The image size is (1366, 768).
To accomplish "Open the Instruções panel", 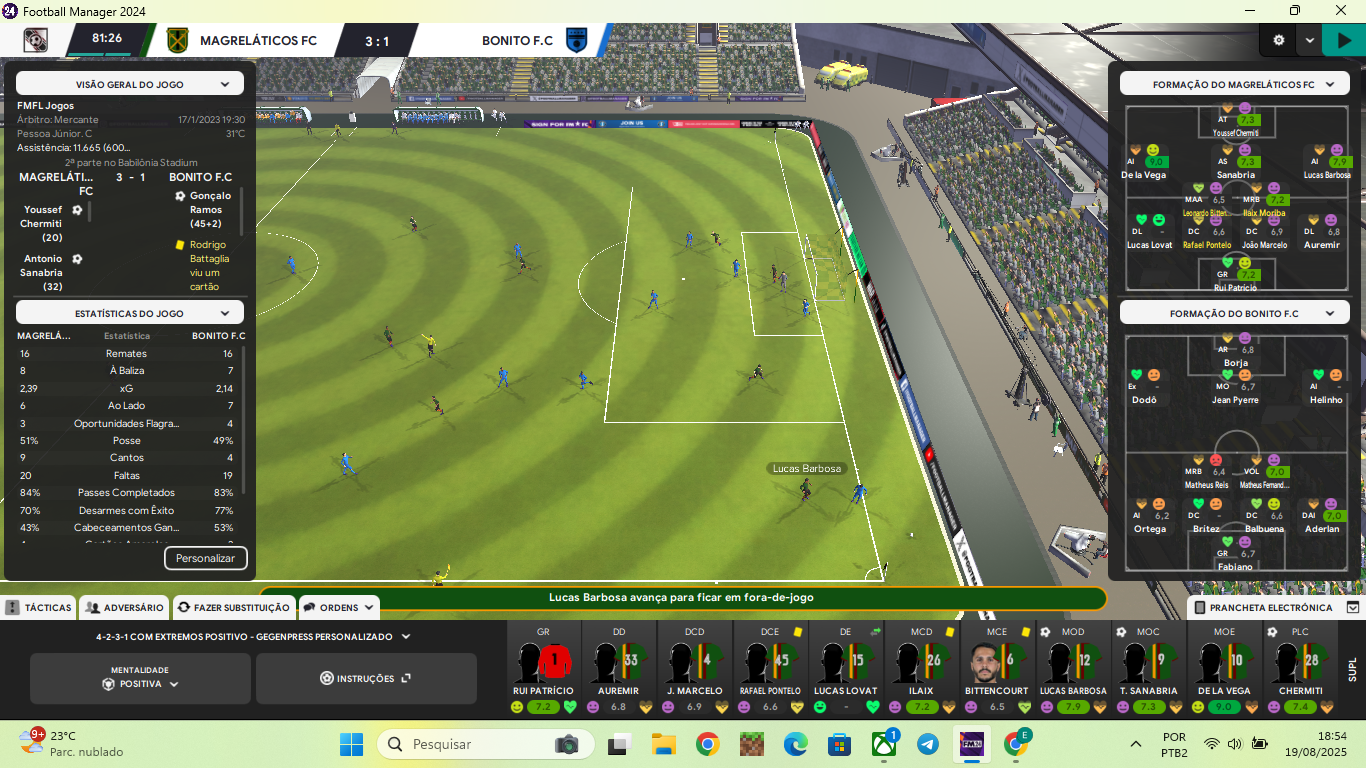I will coord(365,679).
